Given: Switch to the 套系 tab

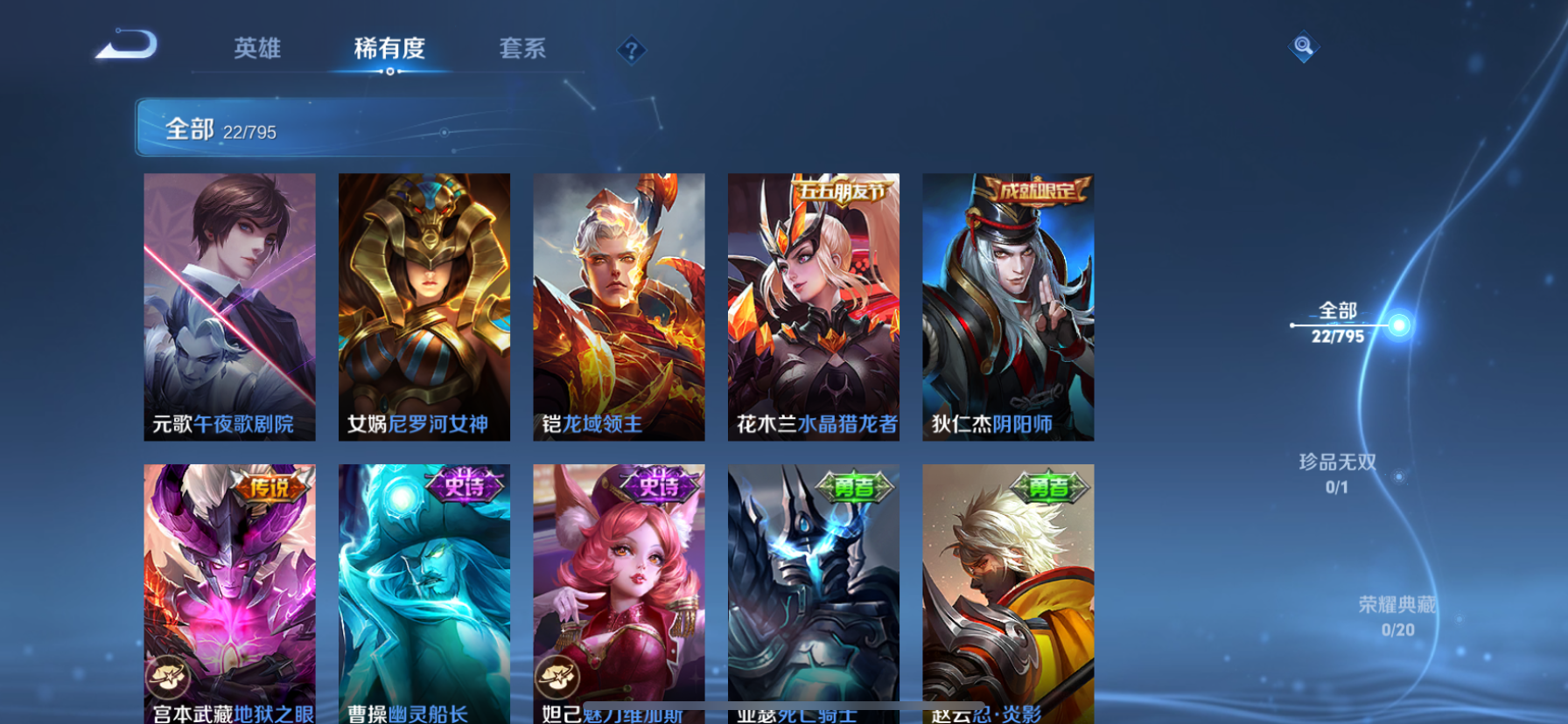Looking at the screenshot, I should click(x=523, y=50).
